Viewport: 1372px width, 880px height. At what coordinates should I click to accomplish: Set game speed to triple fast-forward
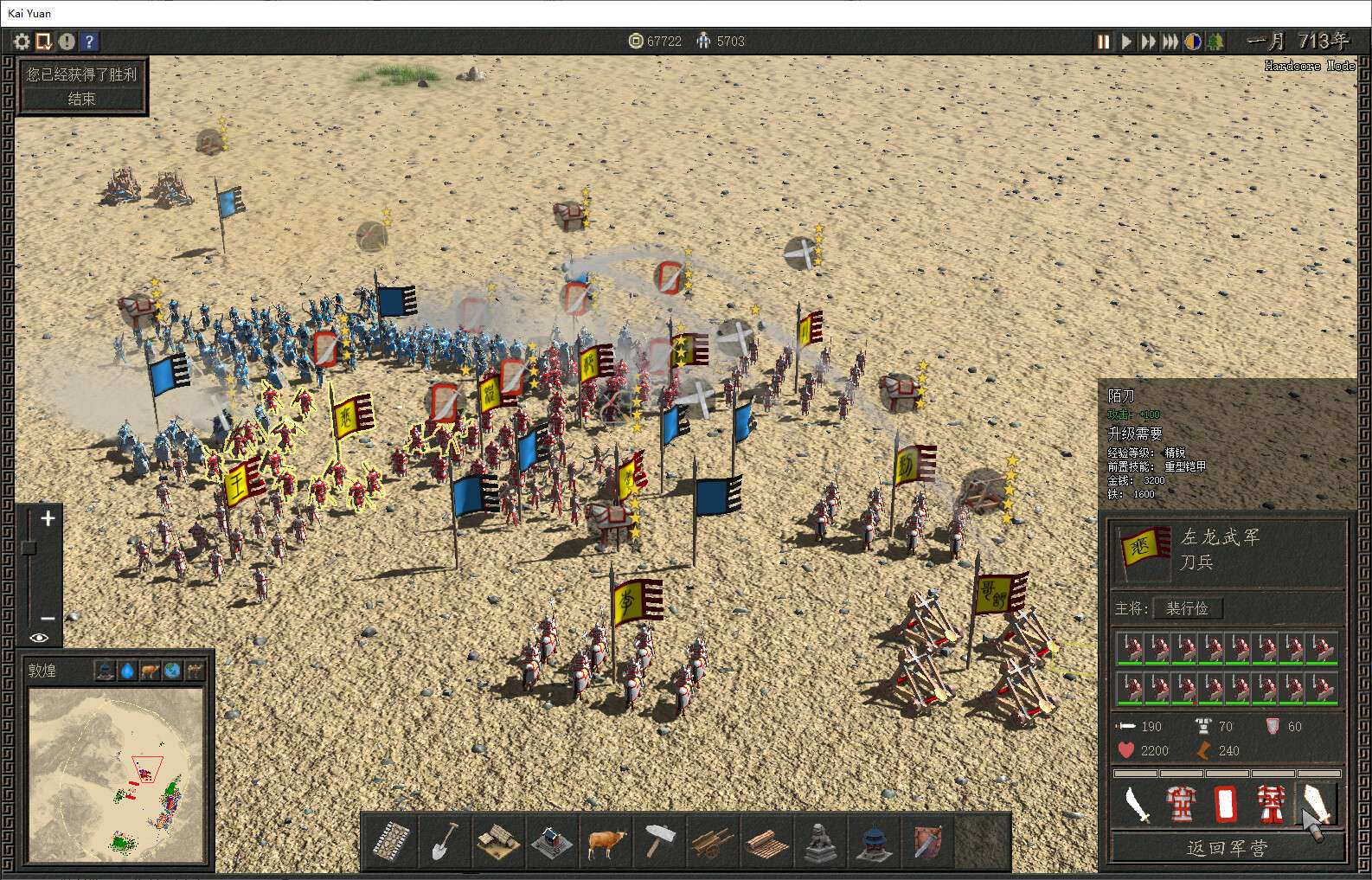pos(1170,42)
